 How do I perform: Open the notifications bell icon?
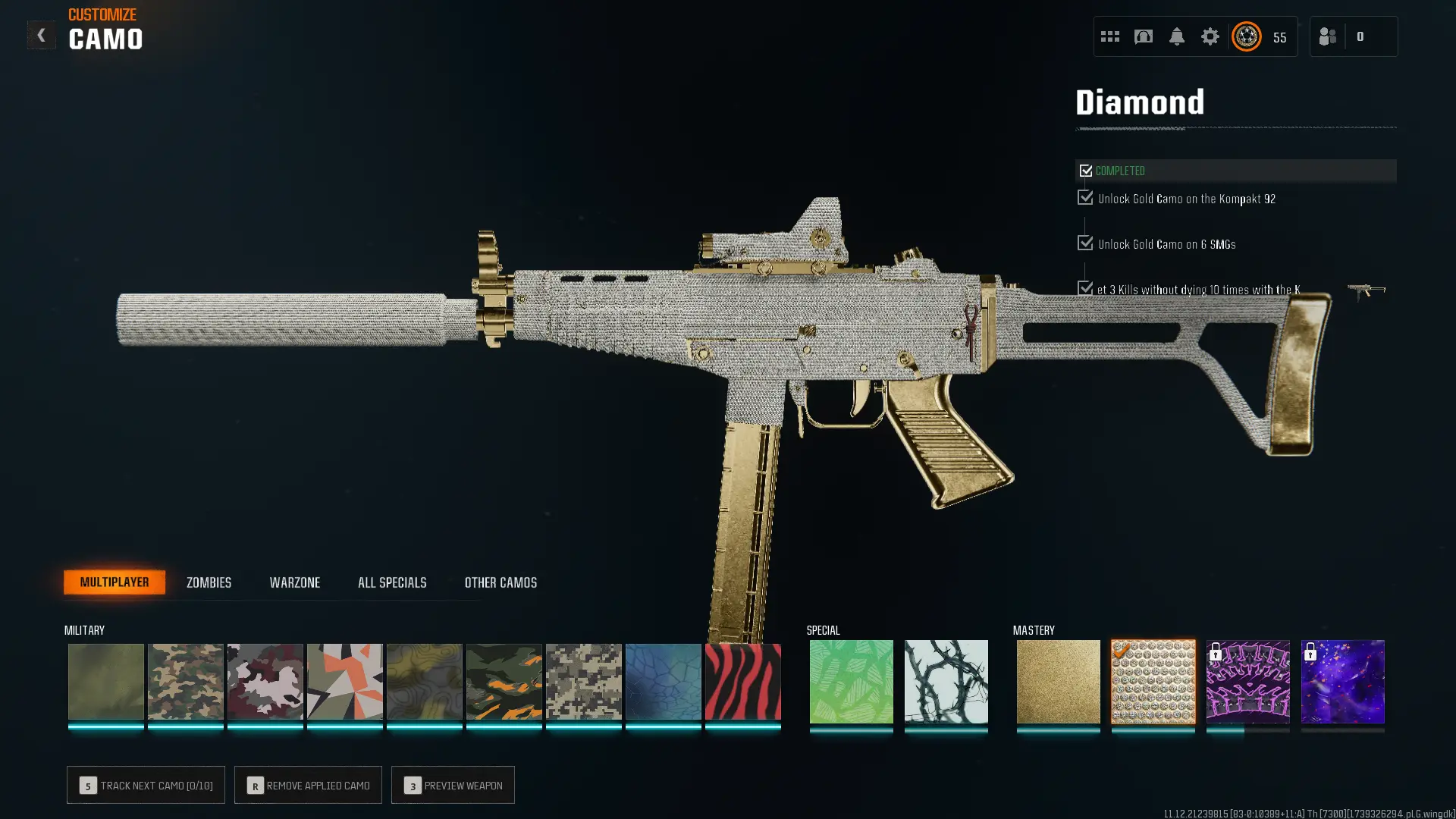click(1177, 36)
